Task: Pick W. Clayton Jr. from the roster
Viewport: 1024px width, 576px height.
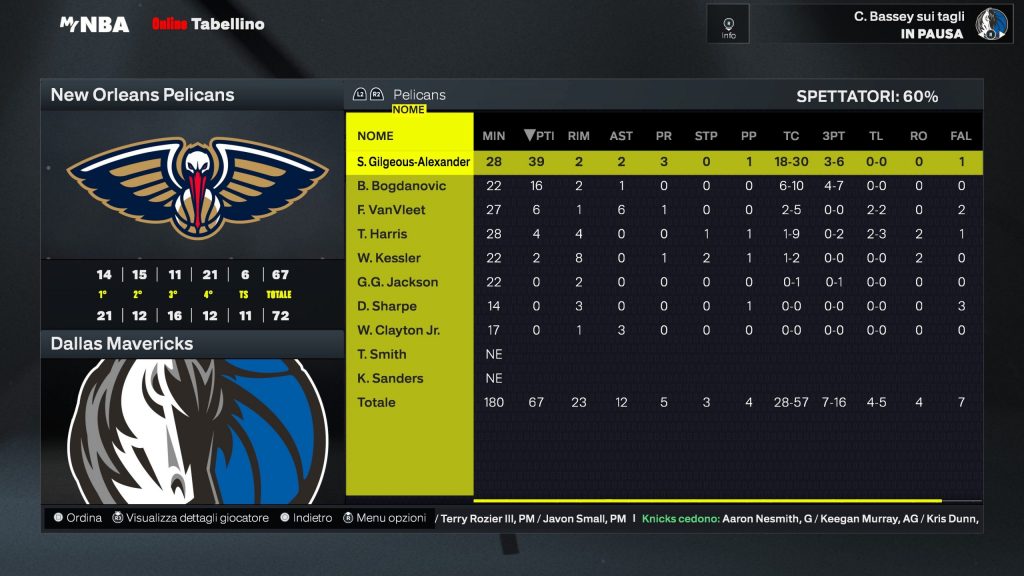Action: (x=398, y=330)
